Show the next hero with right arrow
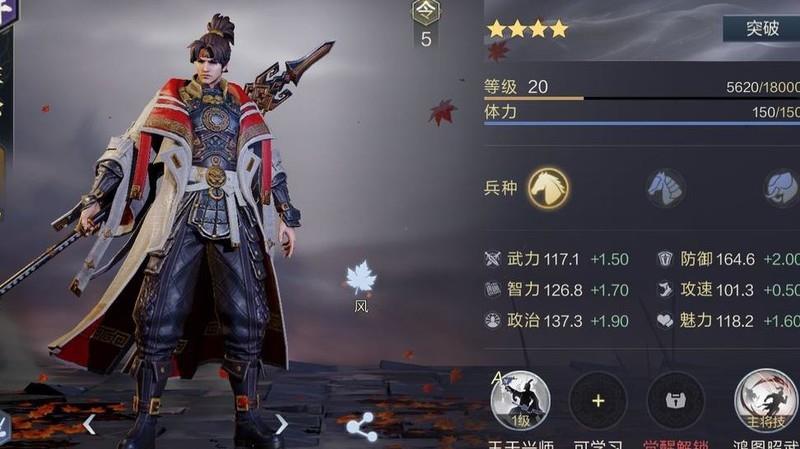Screen dimensions: 800x449 (x=281, y=424)
